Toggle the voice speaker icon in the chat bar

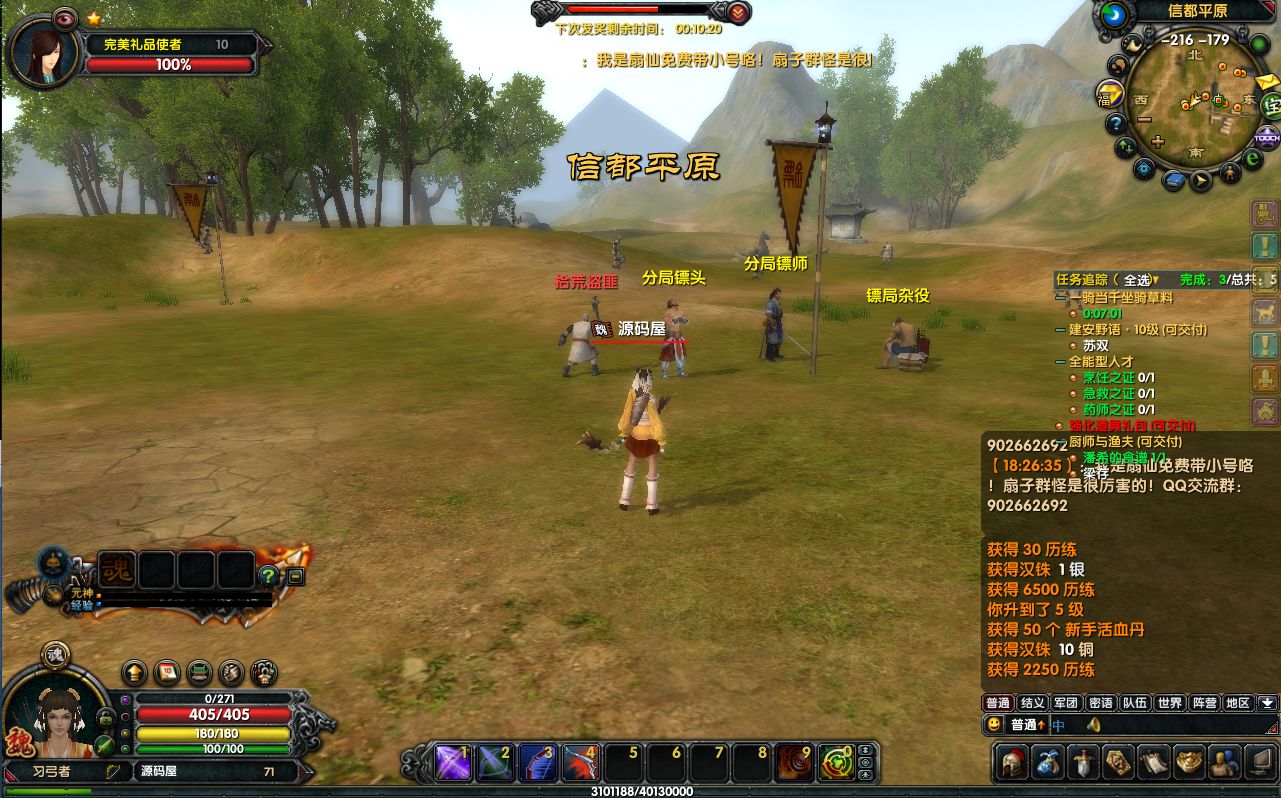tap(1093, 725)
